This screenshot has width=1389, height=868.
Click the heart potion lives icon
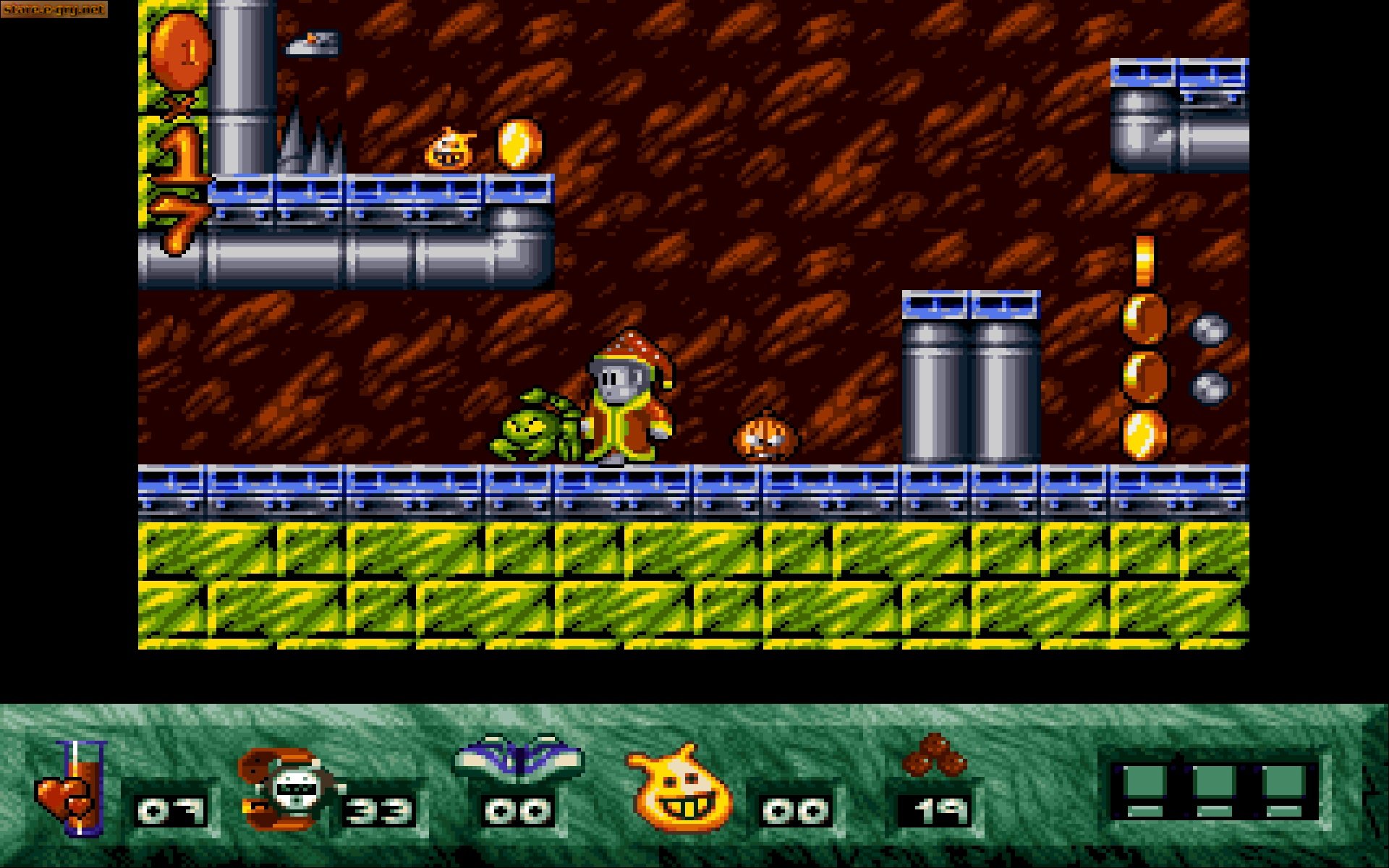coord(72,788)
